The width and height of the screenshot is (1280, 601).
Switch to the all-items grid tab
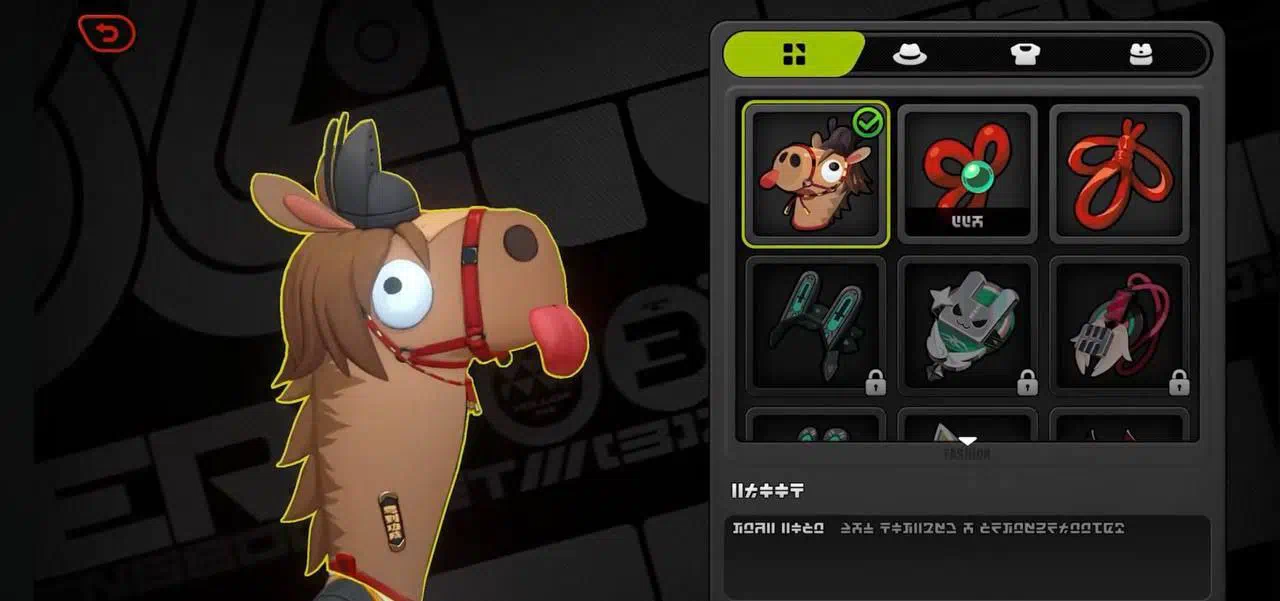click(x=794, y=55)
